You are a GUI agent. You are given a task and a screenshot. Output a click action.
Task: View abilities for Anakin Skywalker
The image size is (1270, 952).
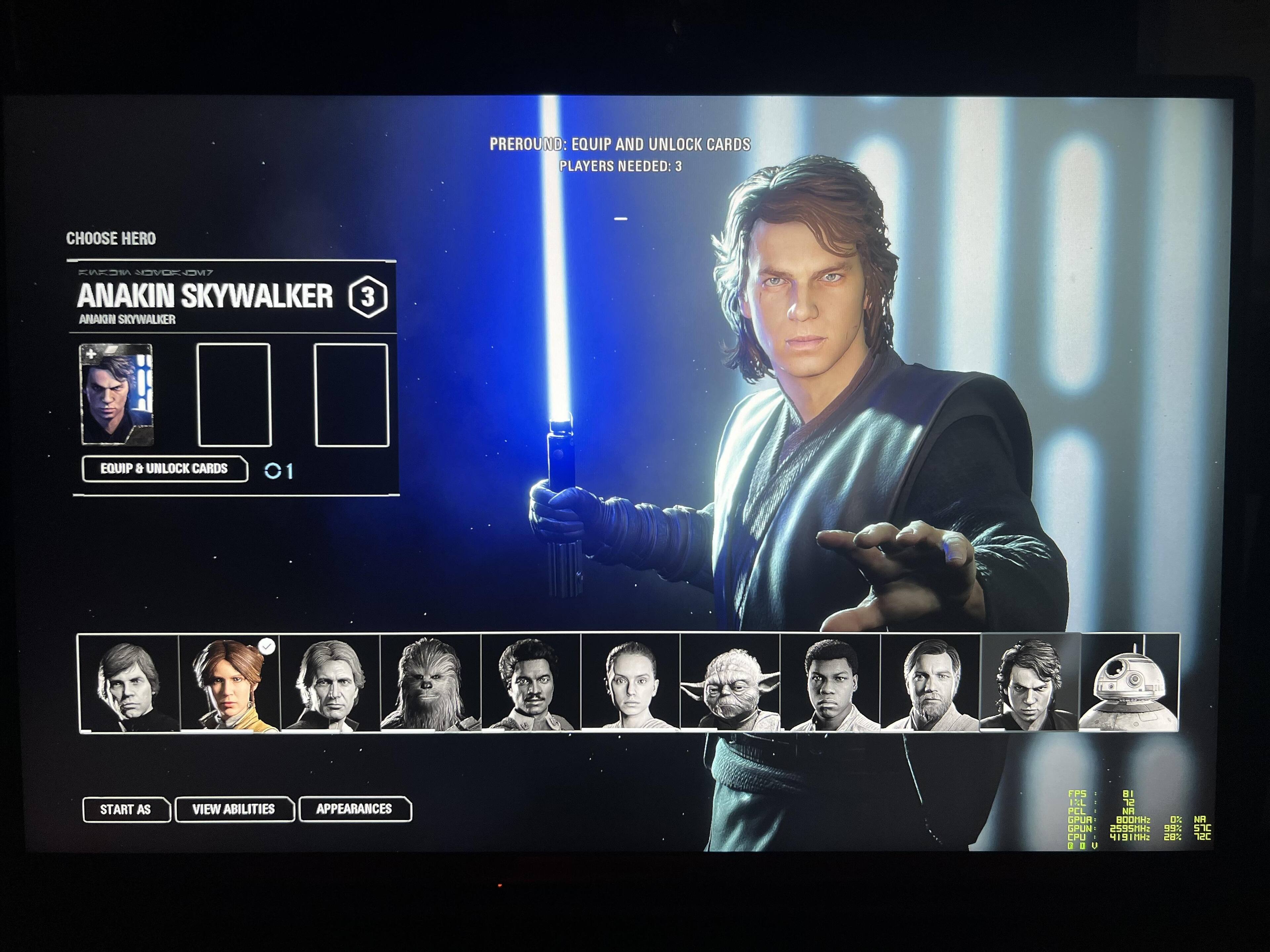click(x=234, y=809)
